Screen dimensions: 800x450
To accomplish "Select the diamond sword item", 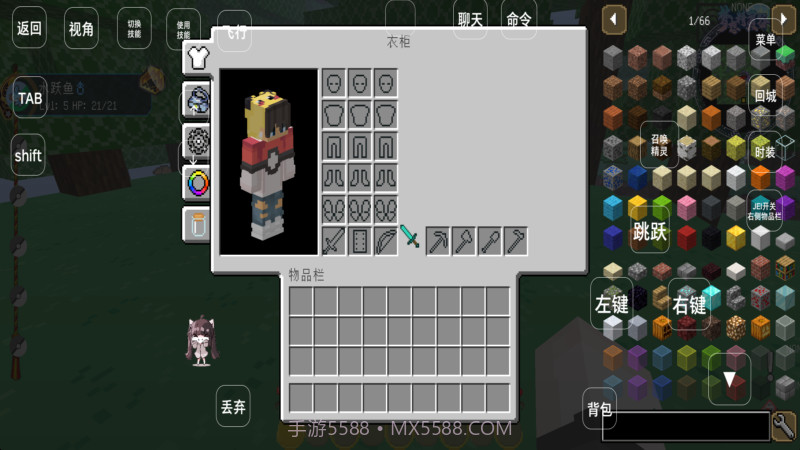I will [x=411, y=238].
